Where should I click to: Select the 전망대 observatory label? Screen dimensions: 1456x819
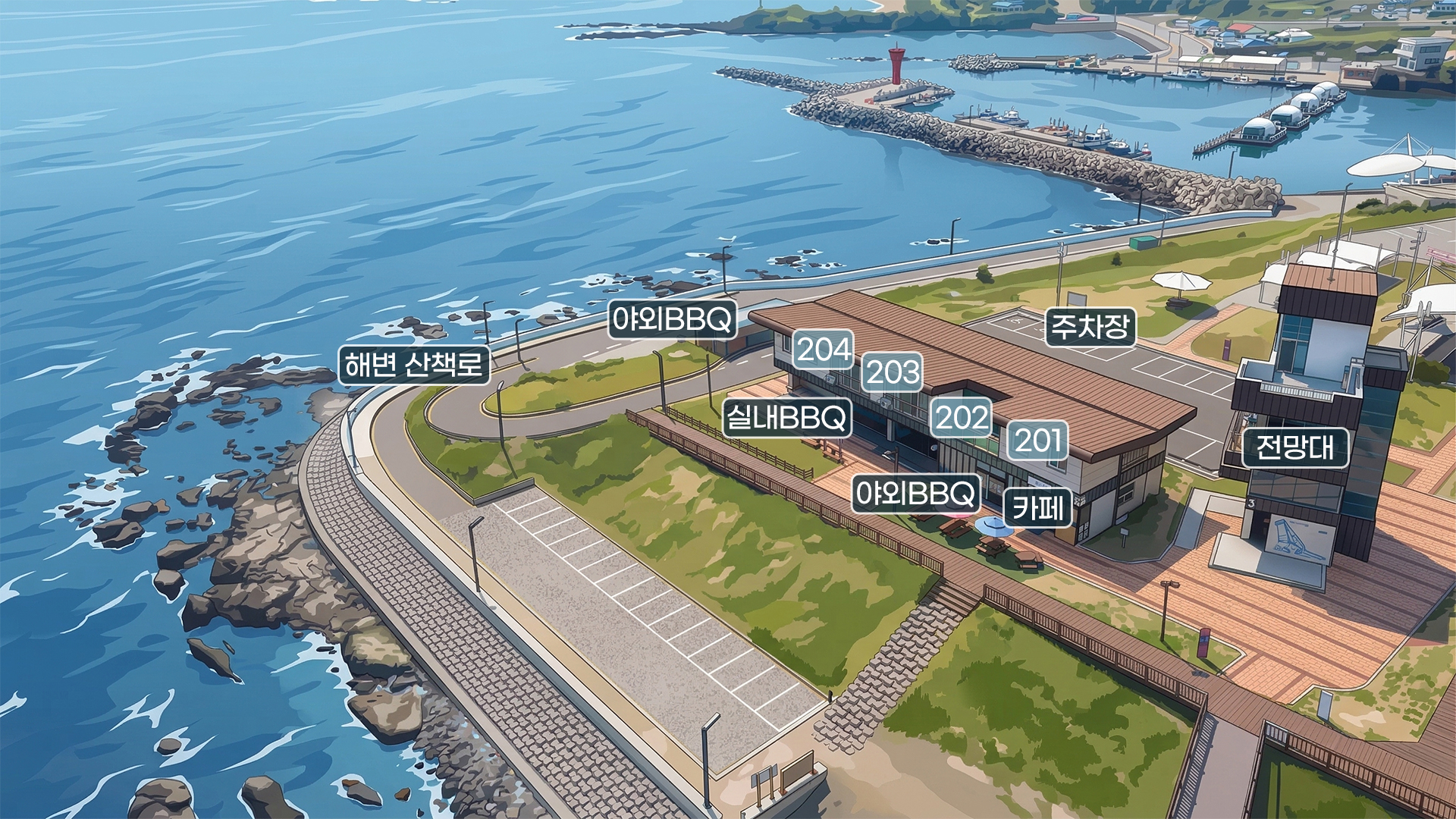pos(1295,447)
